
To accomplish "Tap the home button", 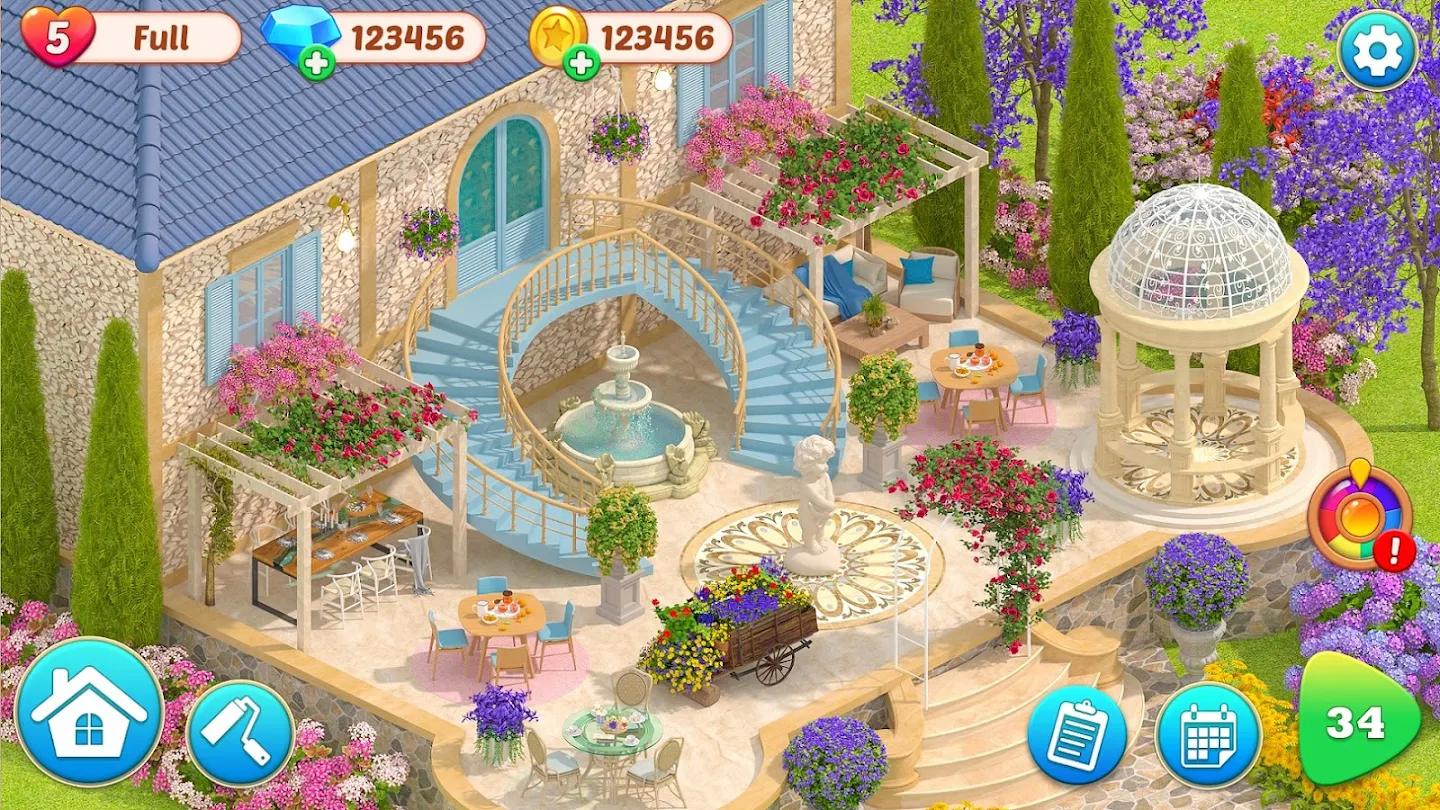I will [x=89, y=711].
